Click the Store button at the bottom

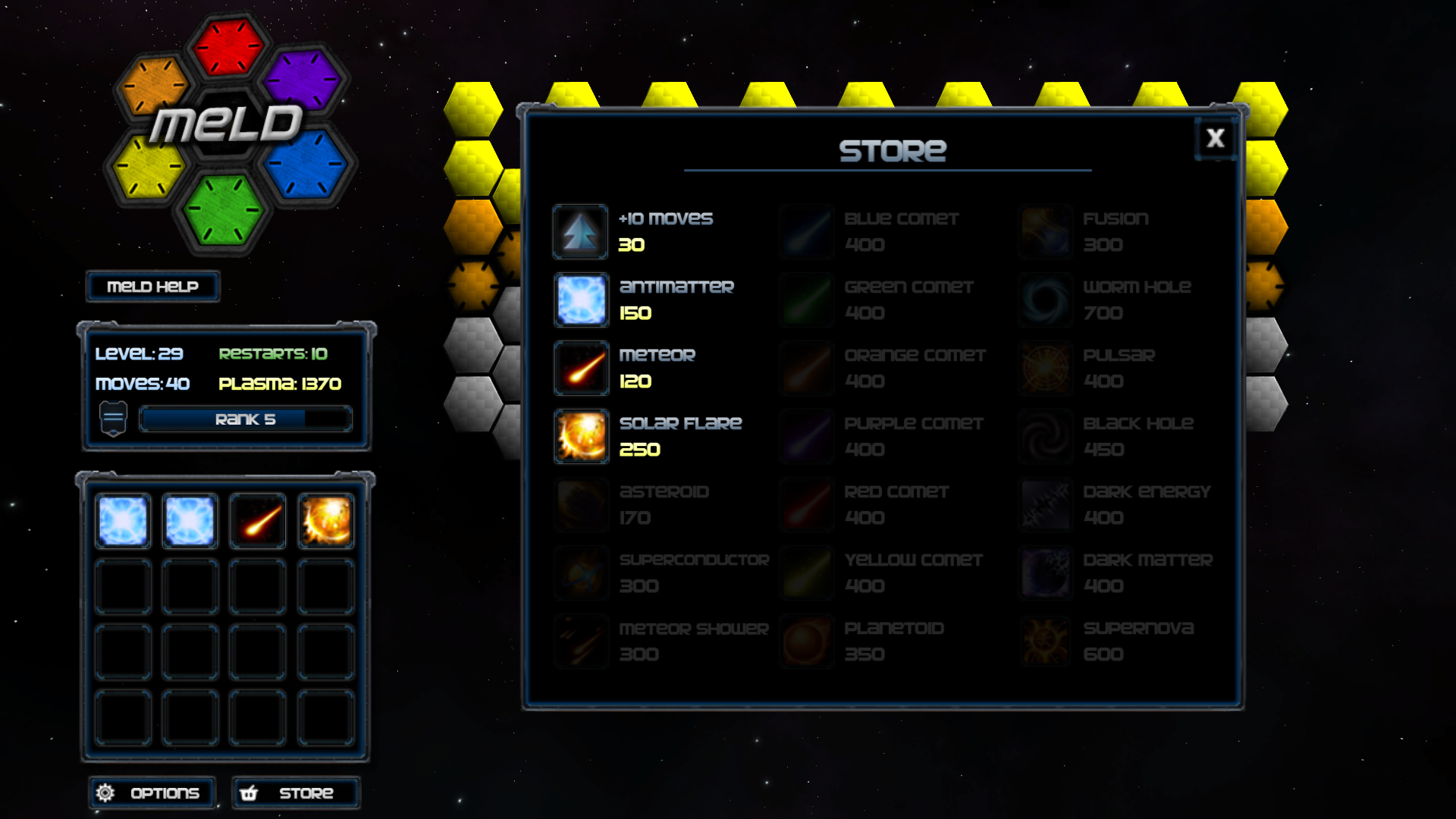coord(296,792)
